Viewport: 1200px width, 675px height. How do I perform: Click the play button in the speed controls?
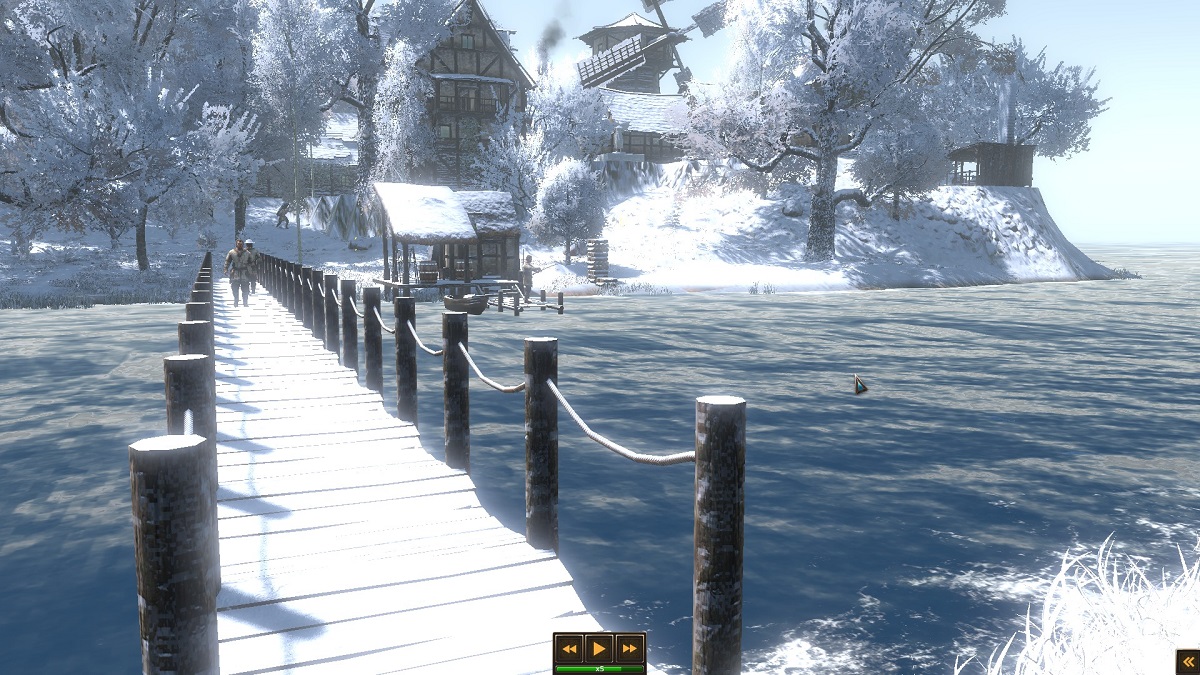coord(599,648)
